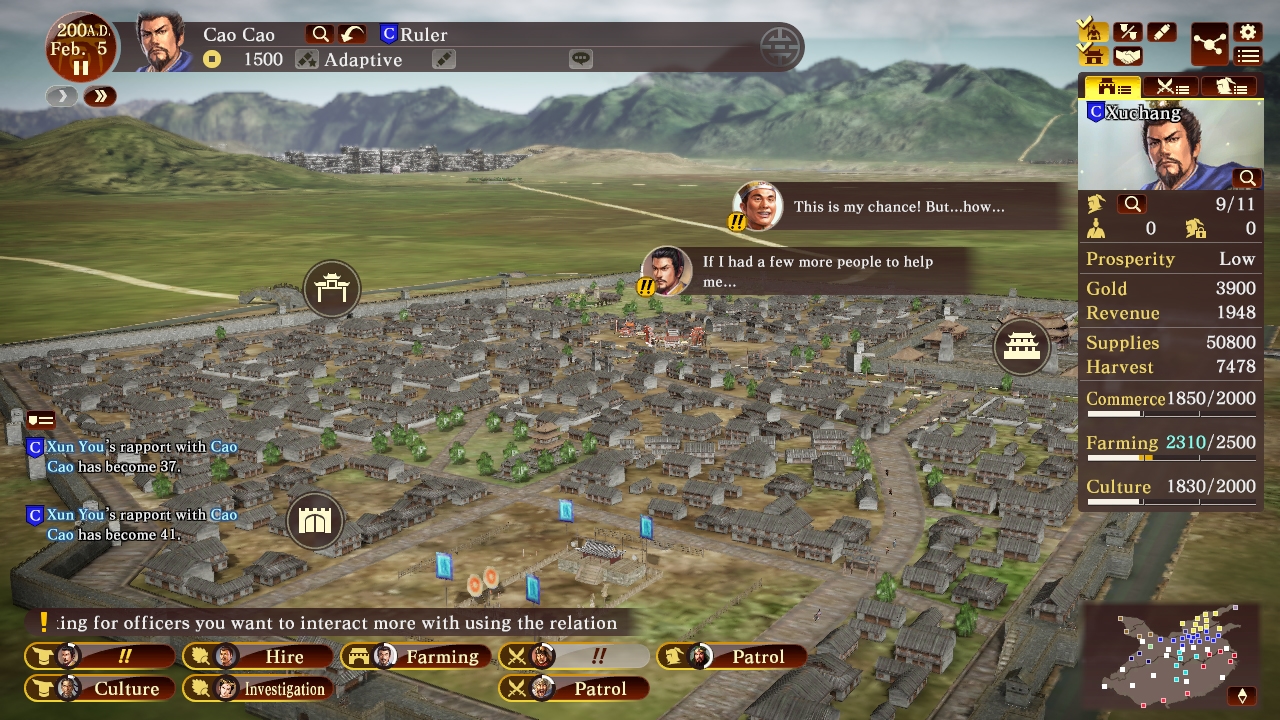Select the relationship network icon
The width and height of the screenshot is (1280, 720).
[1210, 44]
